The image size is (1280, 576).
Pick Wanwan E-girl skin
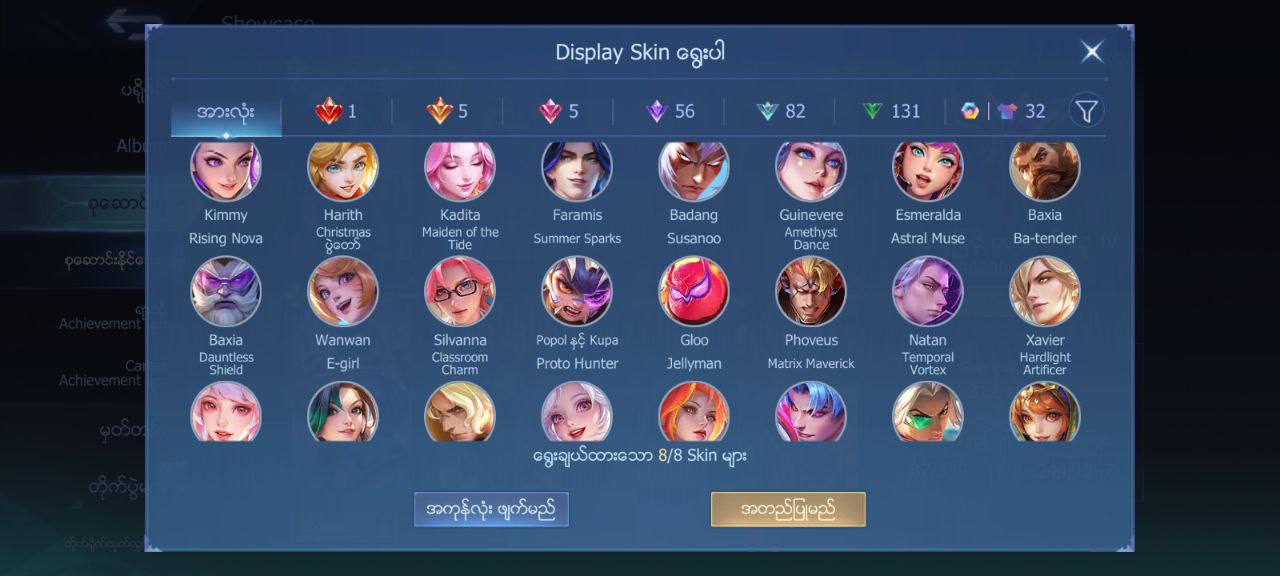pos(343,291)
